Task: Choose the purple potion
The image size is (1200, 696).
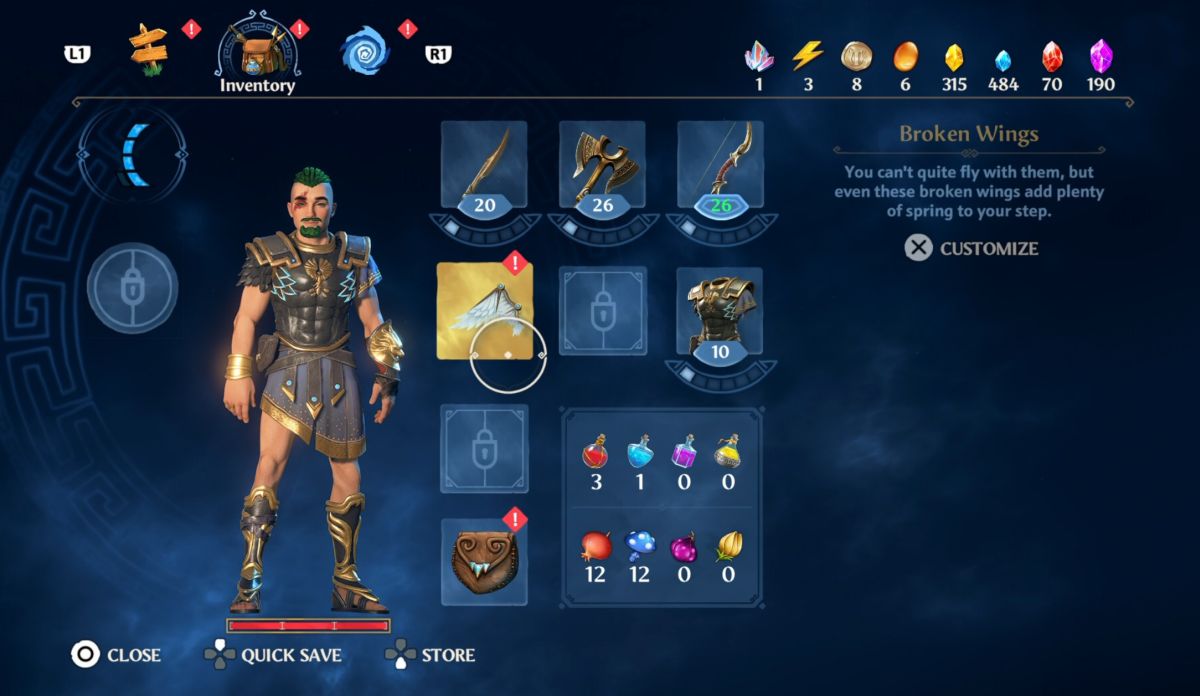Action: tap(684, 456)
